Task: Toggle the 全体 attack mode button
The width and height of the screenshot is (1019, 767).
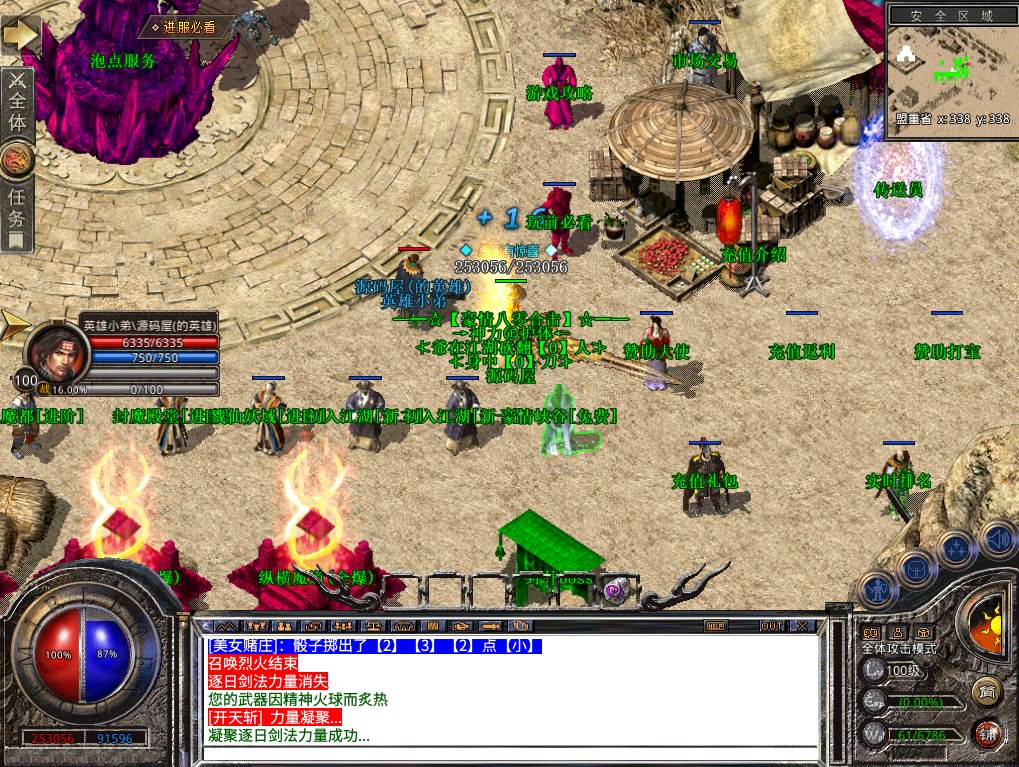Action: [17, 103]
